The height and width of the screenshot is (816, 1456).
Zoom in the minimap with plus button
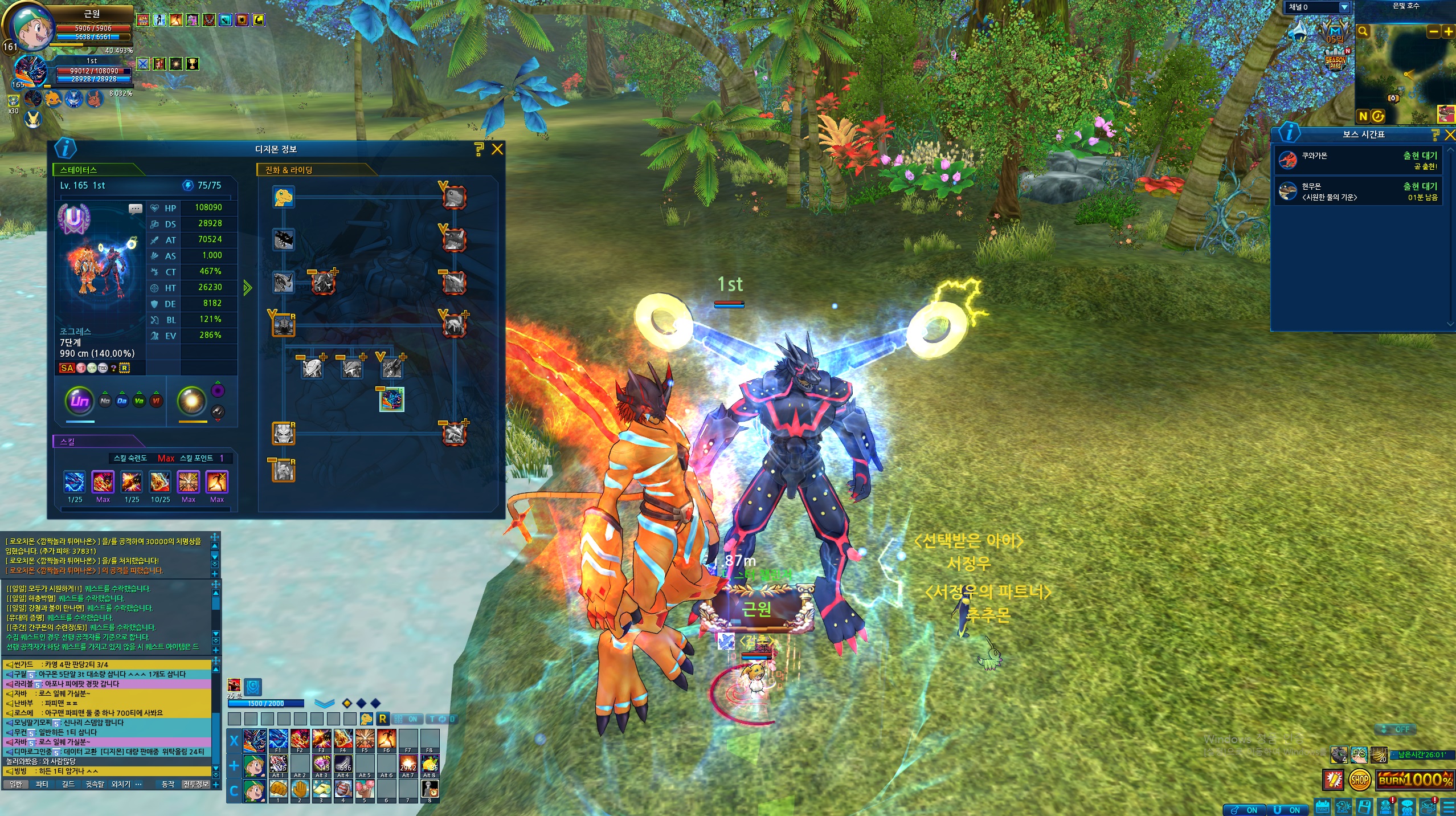(x=1447, y=32)
